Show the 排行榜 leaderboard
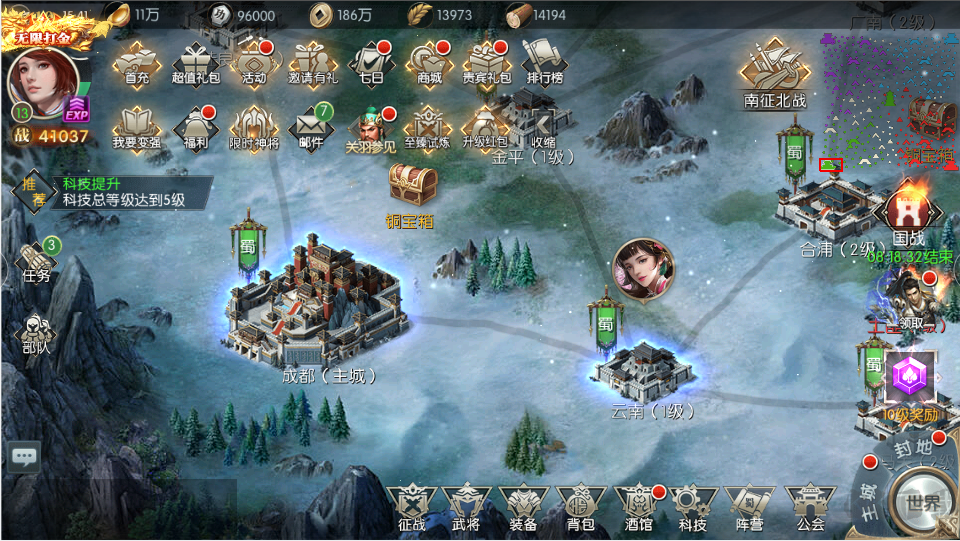The width and height of the screenshot is (960, 541). (x=543, y=62)
